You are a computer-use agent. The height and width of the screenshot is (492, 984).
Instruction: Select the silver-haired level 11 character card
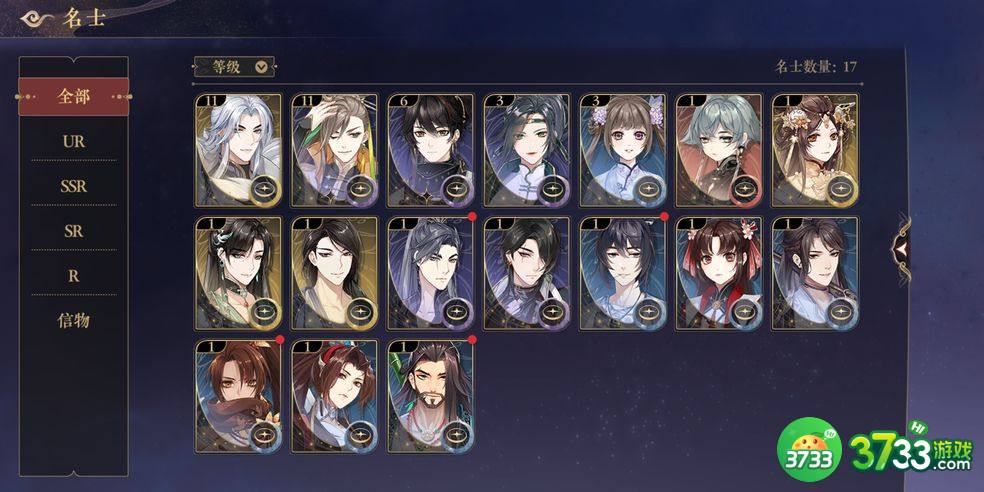[238, 150]
